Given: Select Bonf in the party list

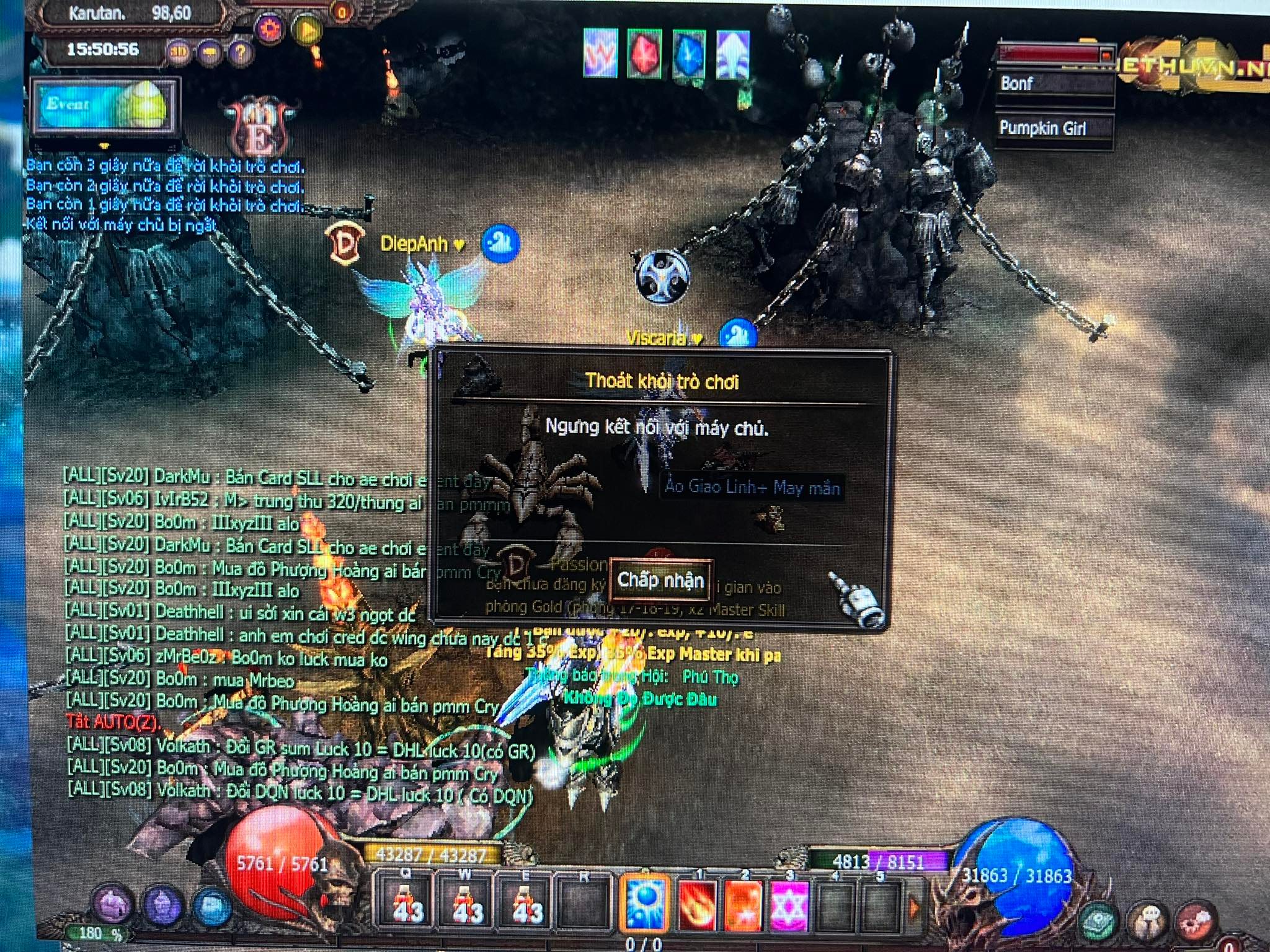Looking at the screenshot, I should (1053, 84).
